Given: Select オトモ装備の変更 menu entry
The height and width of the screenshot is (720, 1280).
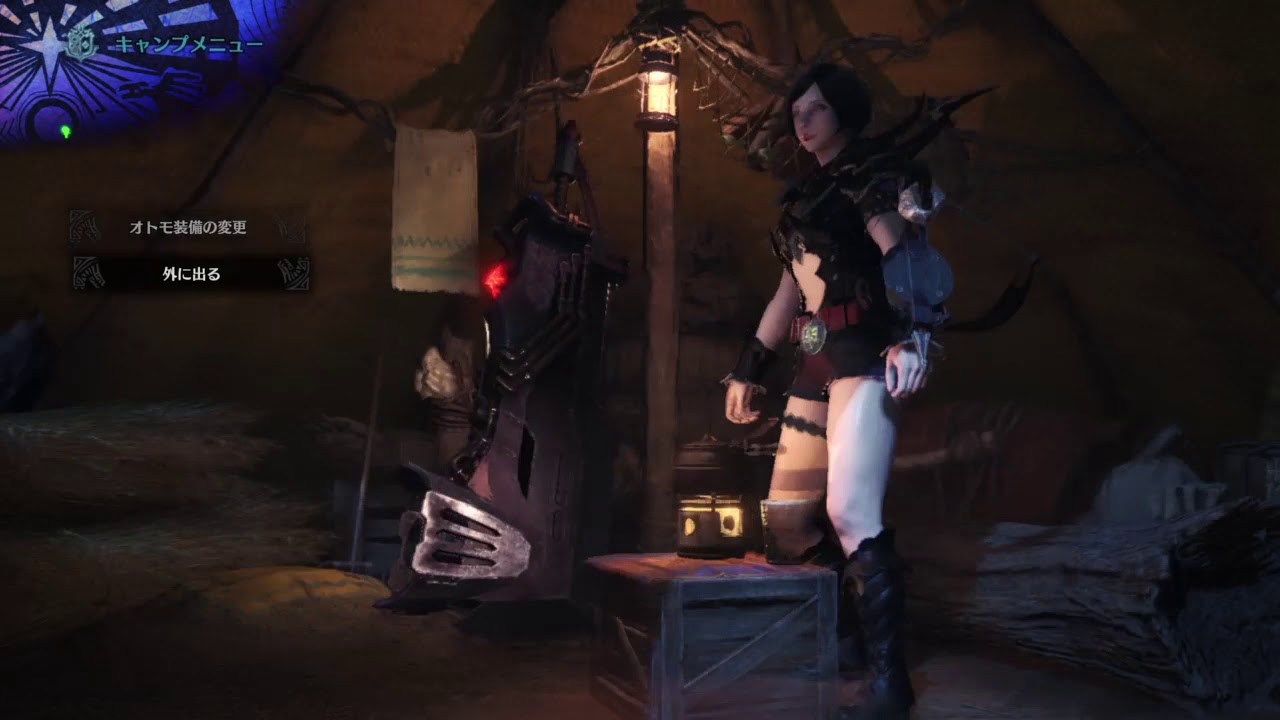Looking at the screenshot, I should pos(188,228).
